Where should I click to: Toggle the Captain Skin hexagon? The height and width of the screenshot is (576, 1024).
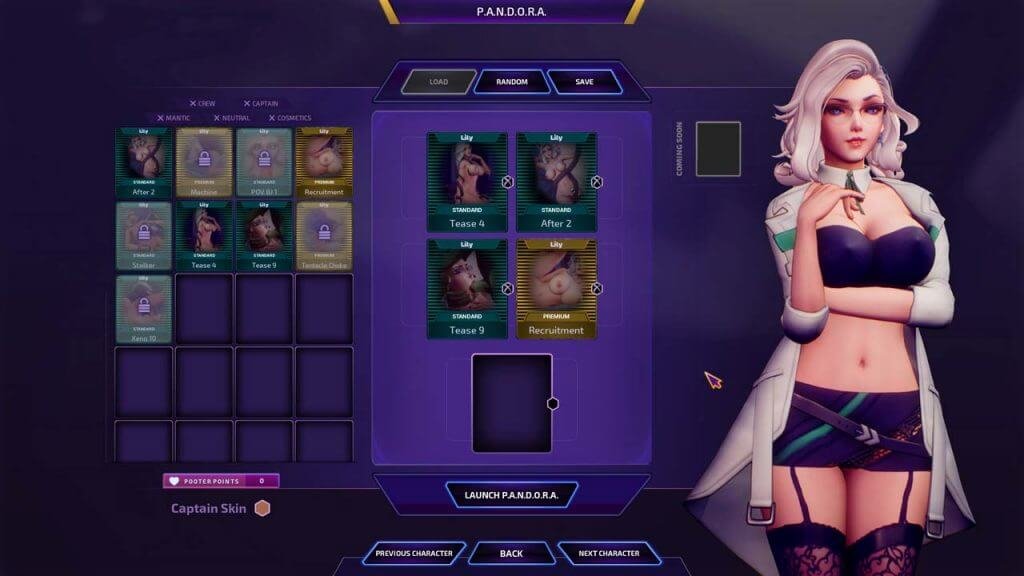[x=262, y=508]
